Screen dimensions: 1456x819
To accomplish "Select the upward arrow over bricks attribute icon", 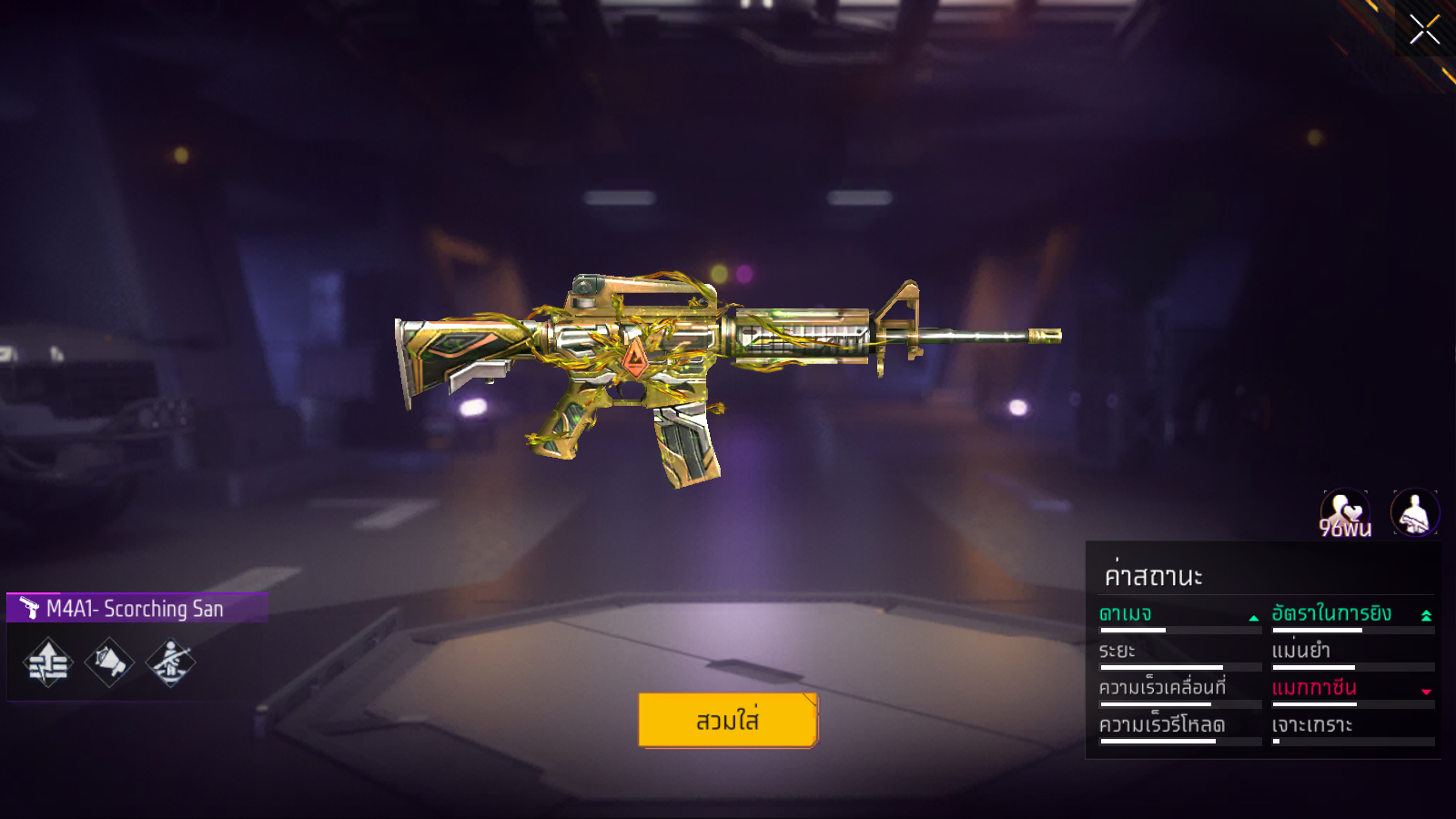I will pos(48,662).
